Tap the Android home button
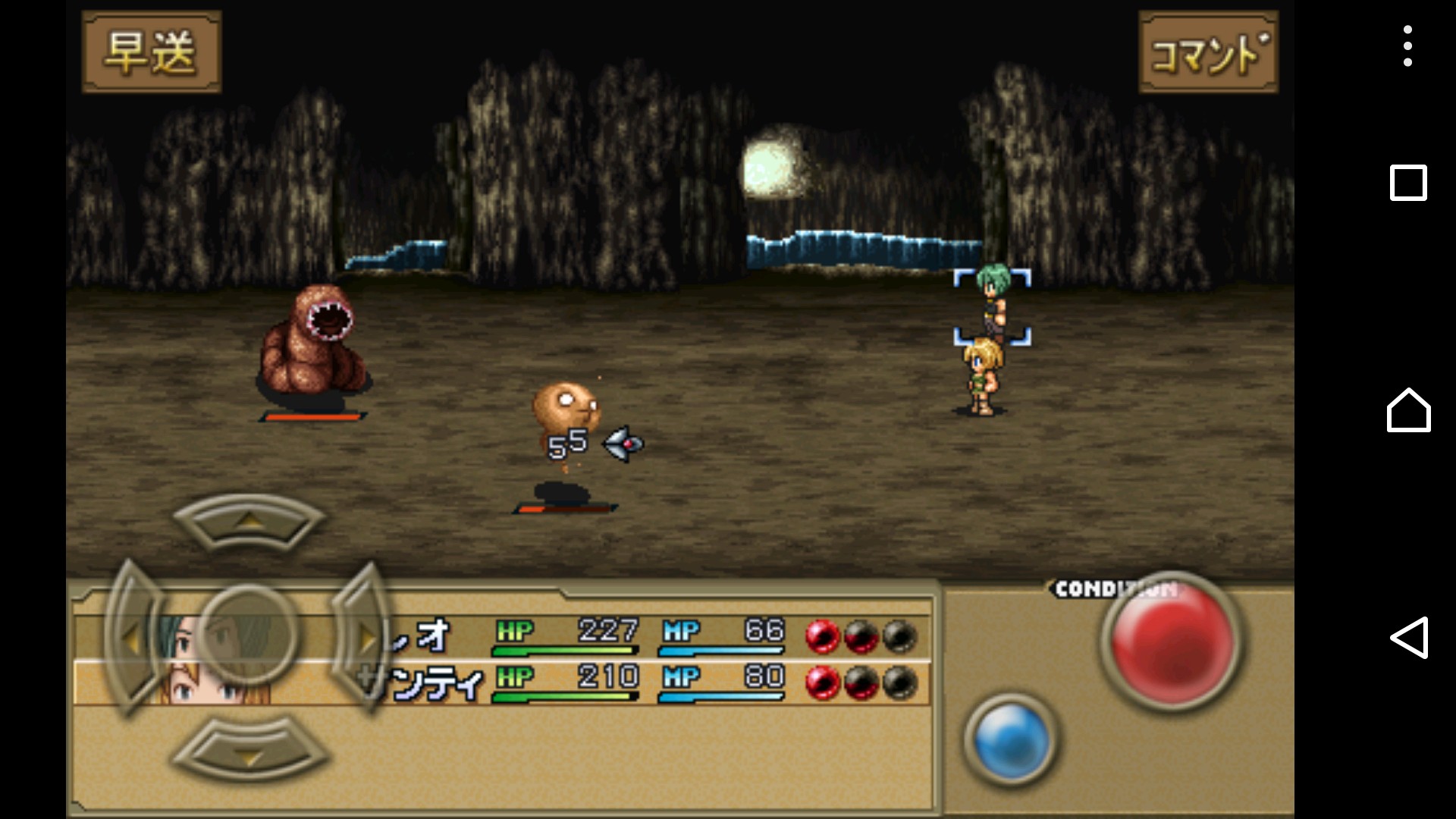 1408,410
